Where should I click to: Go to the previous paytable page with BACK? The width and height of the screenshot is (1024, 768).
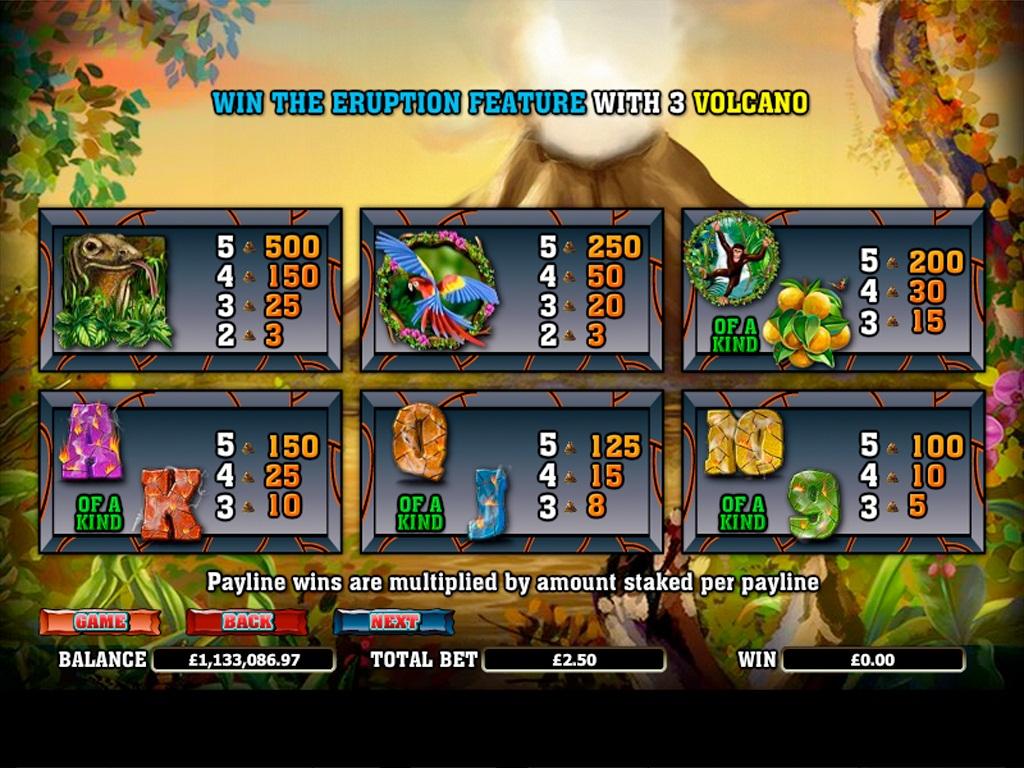(247, 621)
